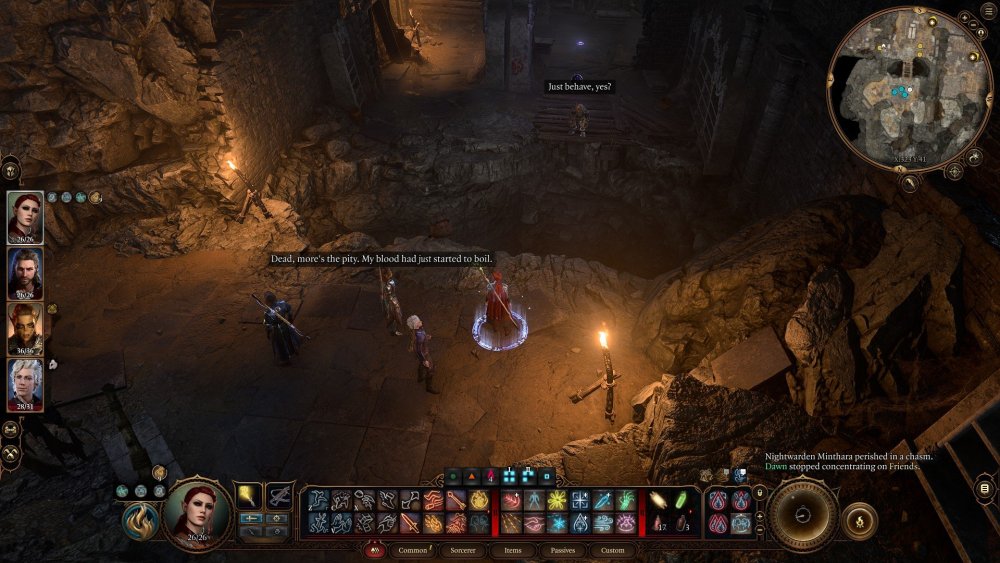The height and width of the screenshot is (563, 1000).
Task: Select the glowing torch melee weapon slot
Action: pos(249,495)
